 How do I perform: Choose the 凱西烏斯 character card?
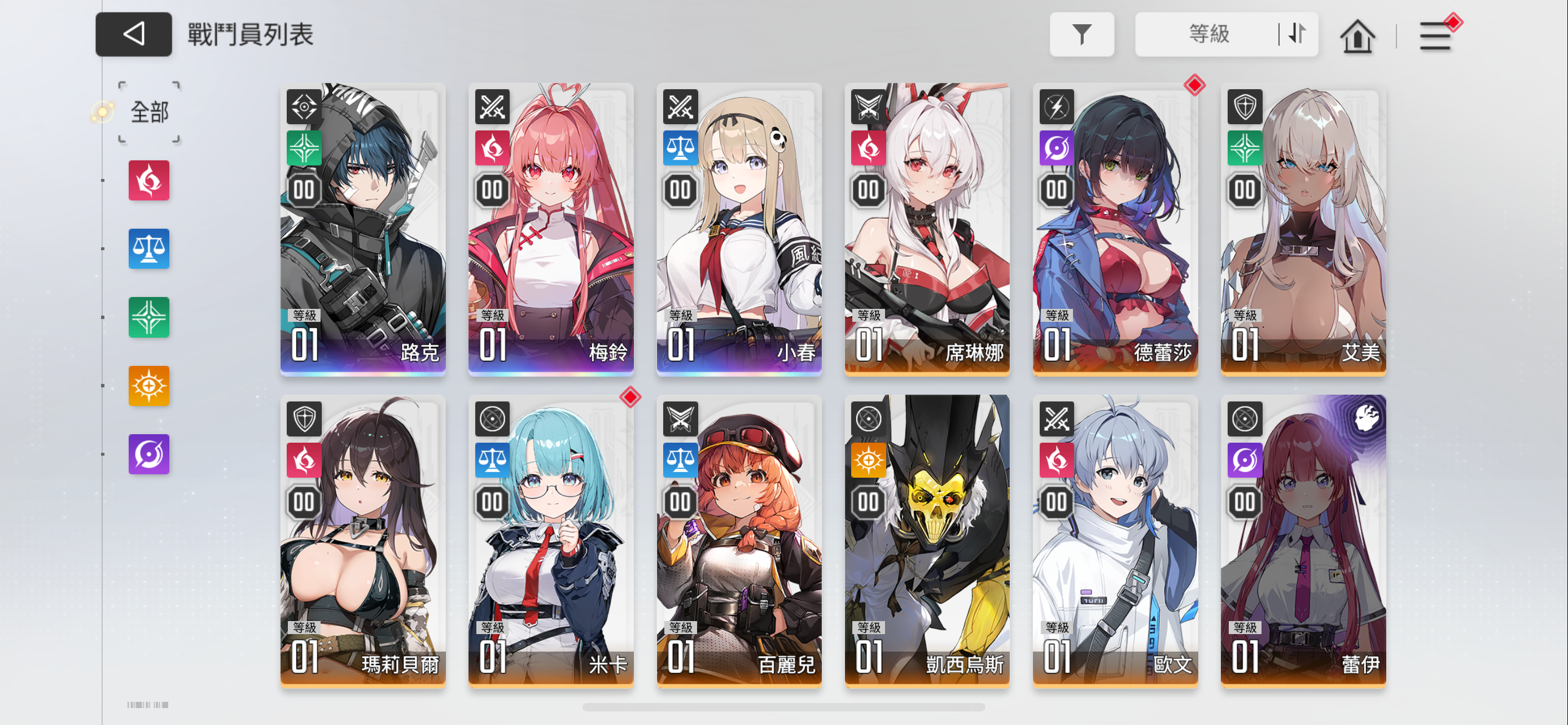(x=927, y=541)
